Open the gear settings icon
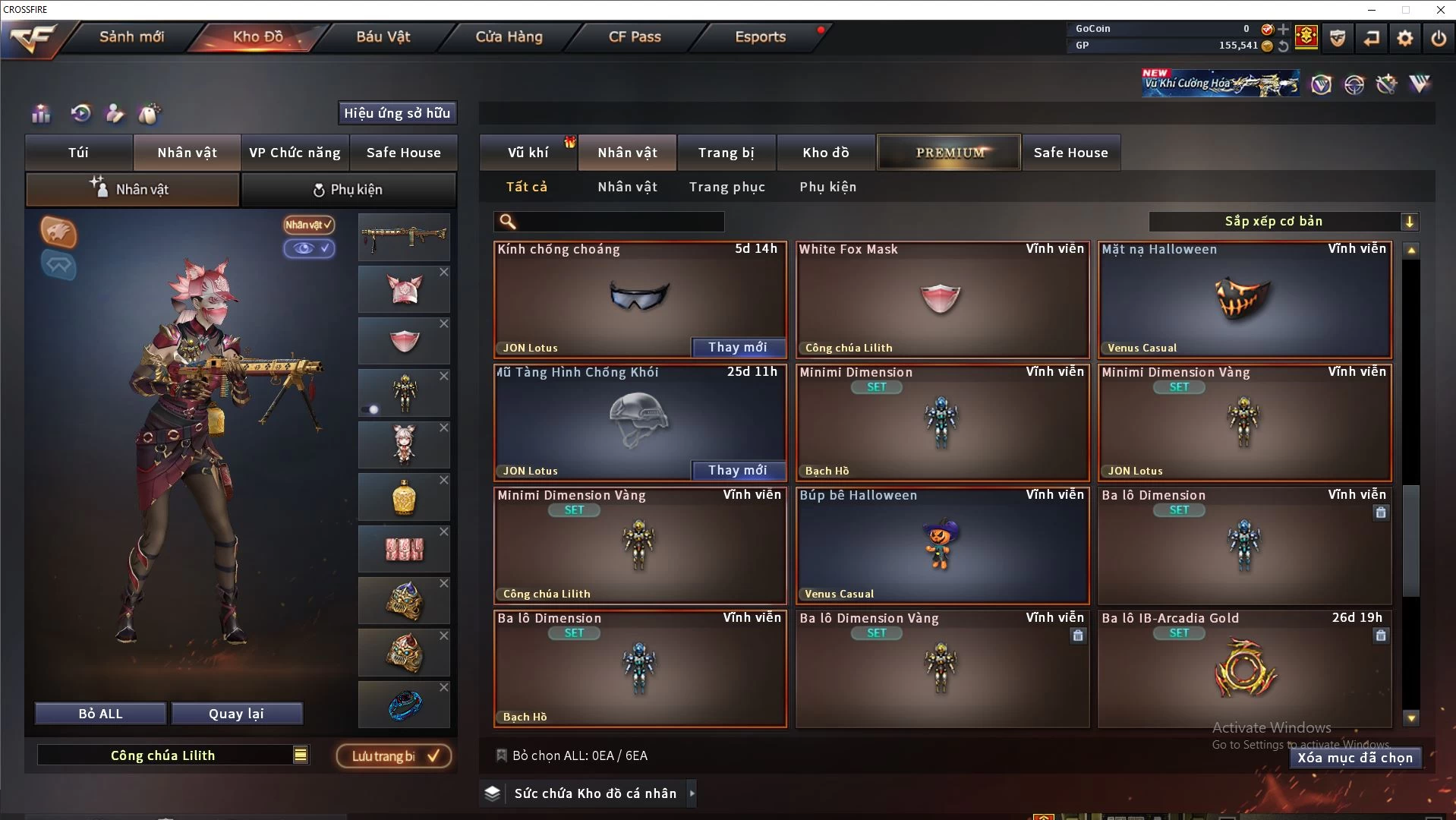1456x820 pixels. (1404, 37)
